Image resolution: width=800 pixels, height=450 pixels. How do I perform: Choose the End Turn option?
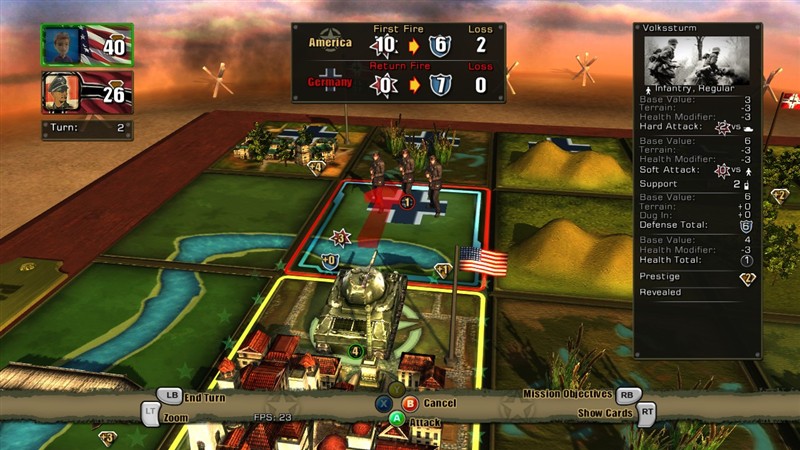204,397
